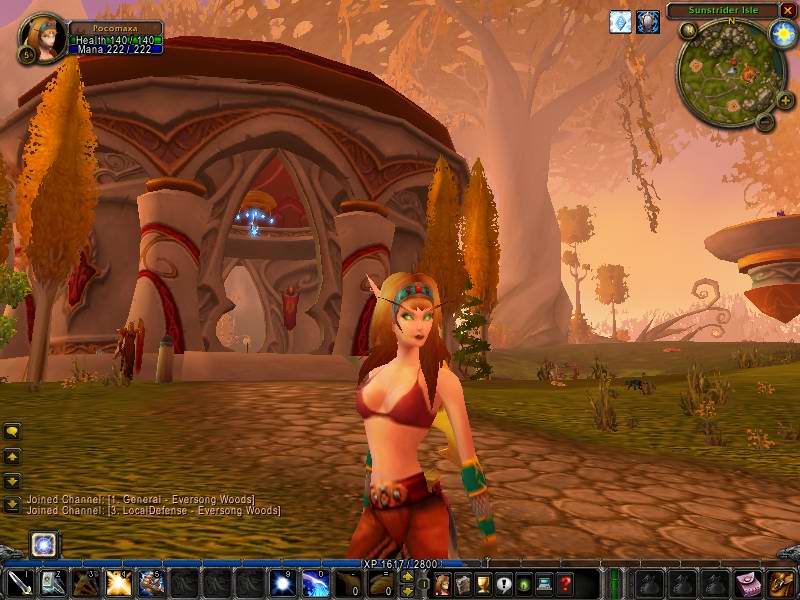Cast the blue streak spell in slot 0
Viewport: 800px width, 600px height.
click(315, 582)
